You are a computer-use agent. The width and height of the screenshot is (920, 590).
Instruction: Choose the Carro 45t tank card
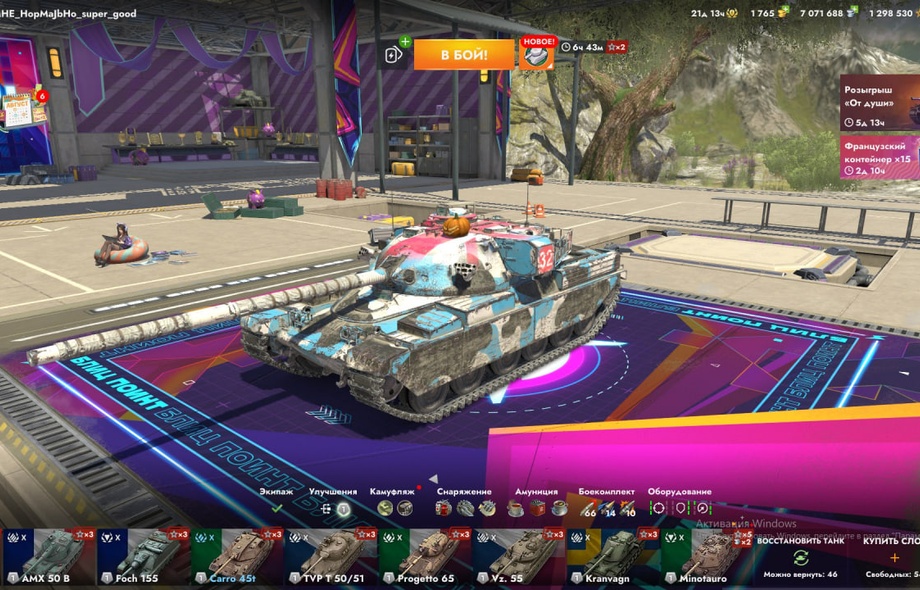click(236, 557)
